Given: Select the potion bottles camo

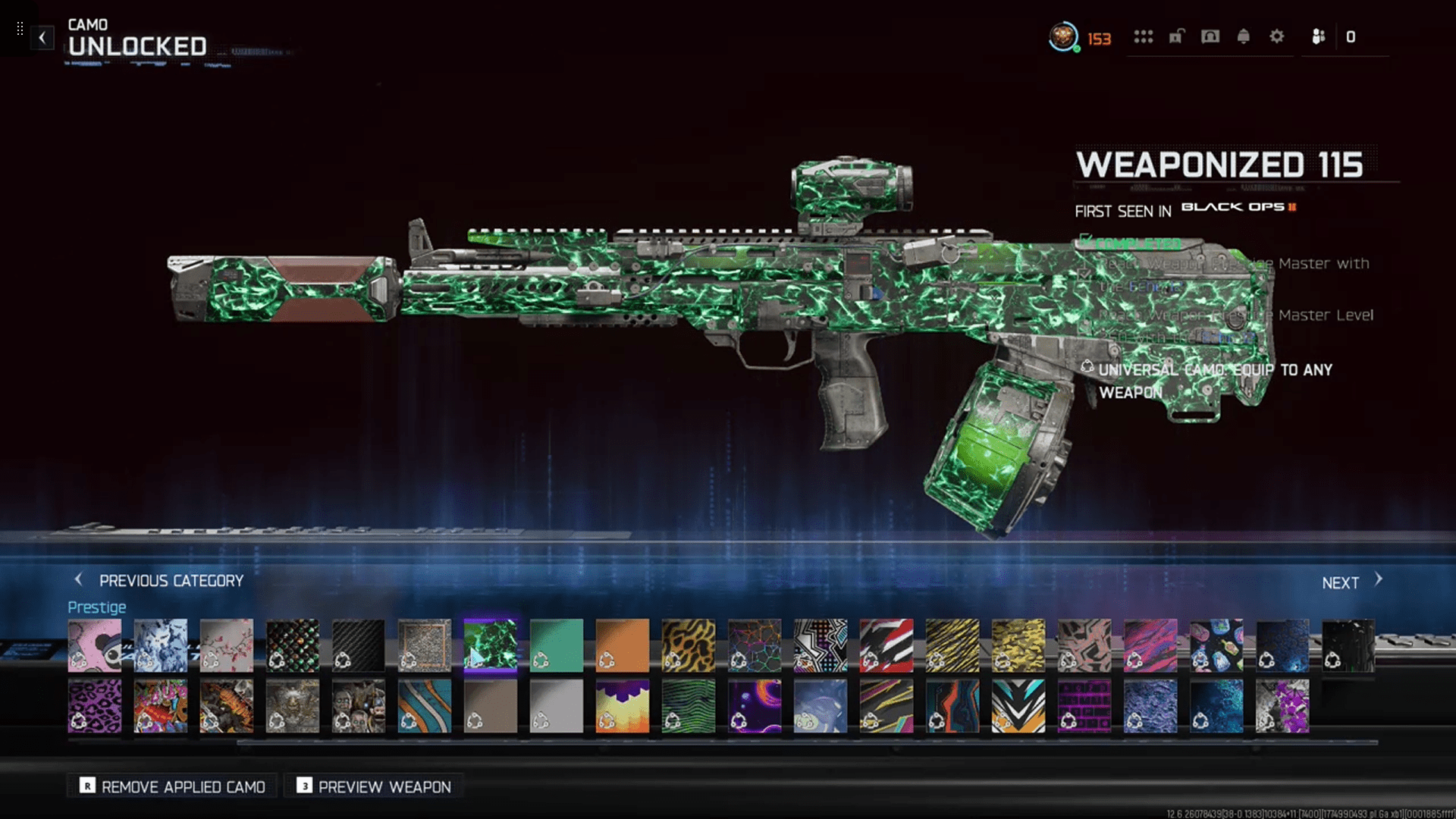Looking at the screenshot, I should [1216, 645].
